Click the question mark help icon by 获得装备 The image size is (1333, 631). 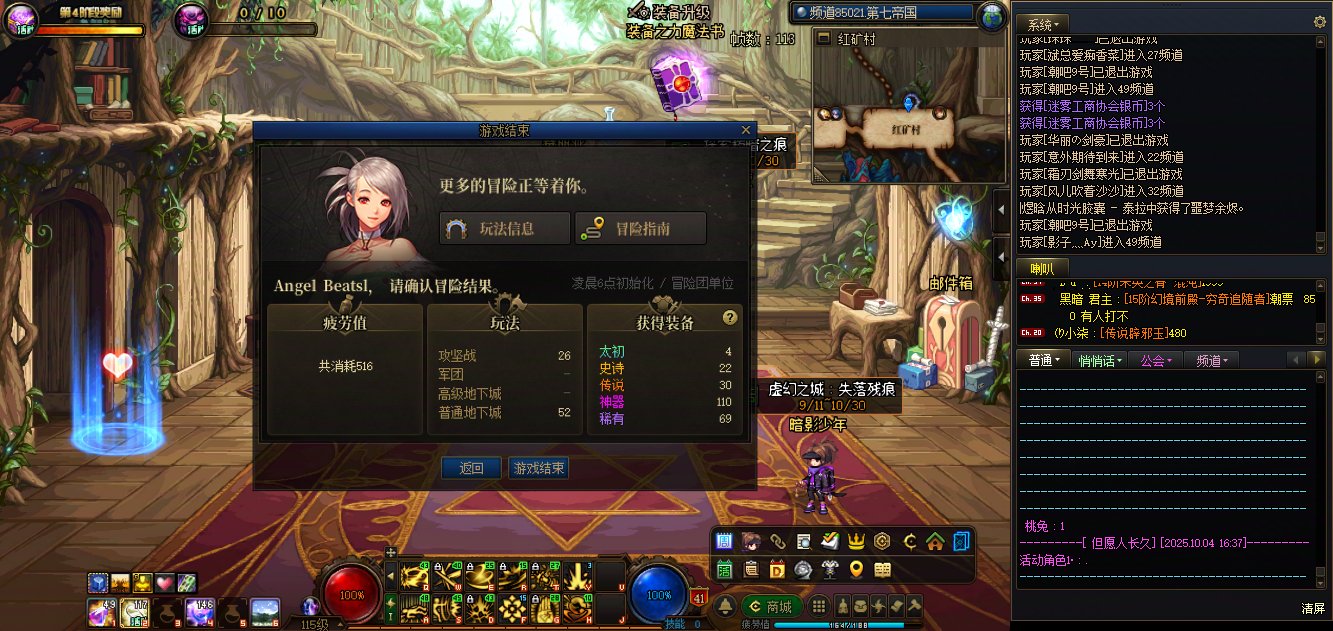tap(730, 318)
